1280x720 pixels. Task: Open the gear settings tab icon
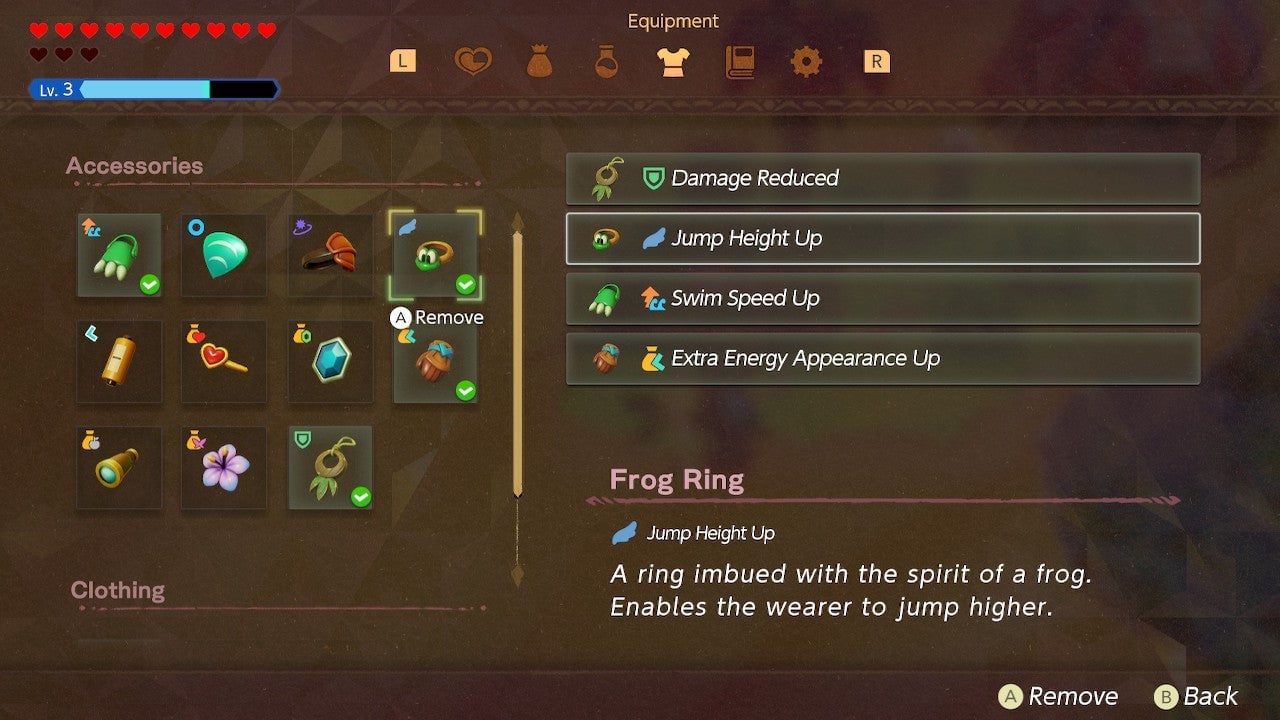pyautogui.click(x=806, y=61)
